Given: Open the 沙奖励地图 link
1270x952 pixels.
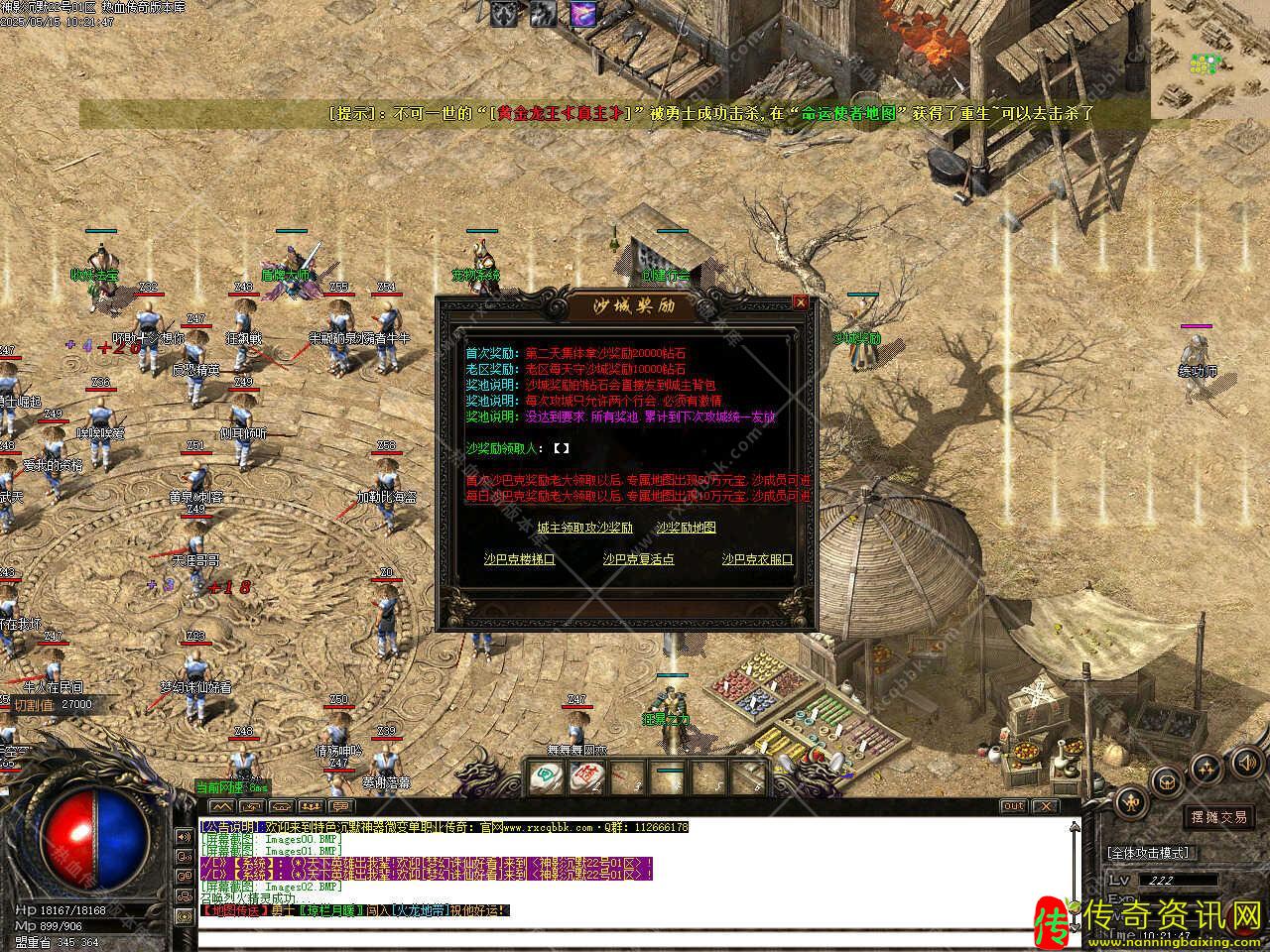Looking at the screenshot, I should tap(686, 528).
